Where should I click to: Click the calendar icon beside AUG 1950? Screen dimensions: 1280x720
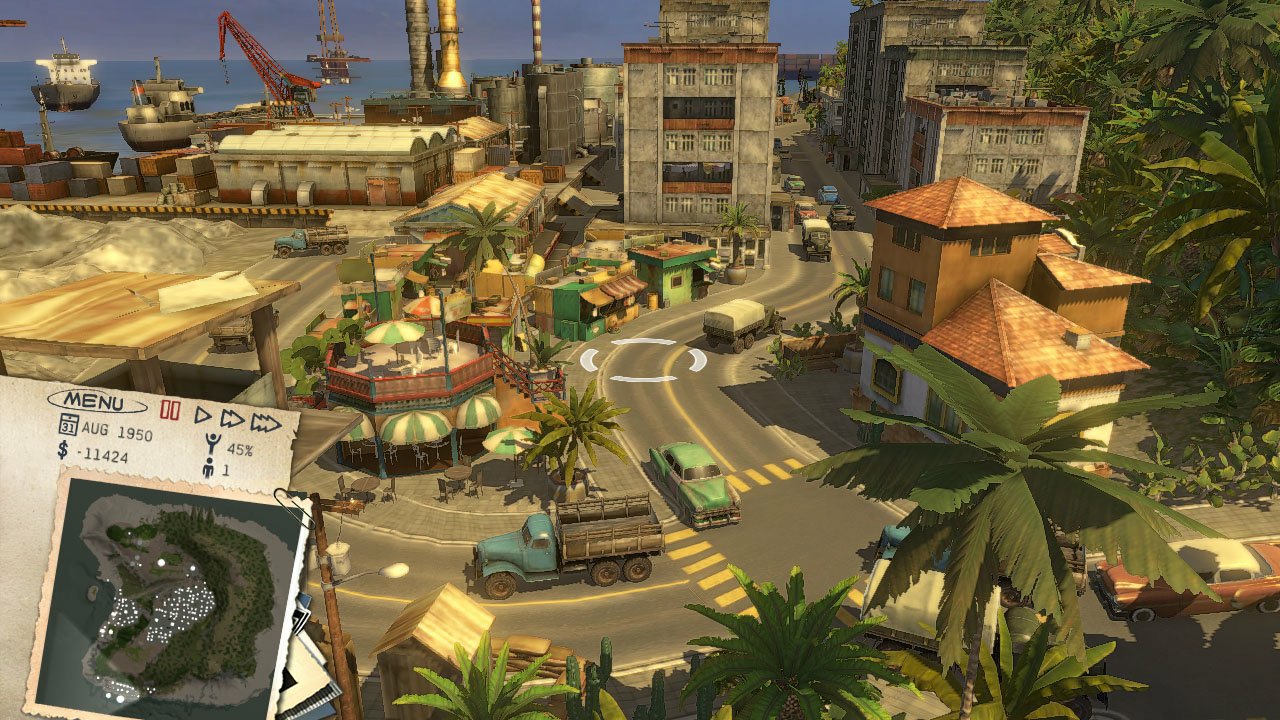69,425
